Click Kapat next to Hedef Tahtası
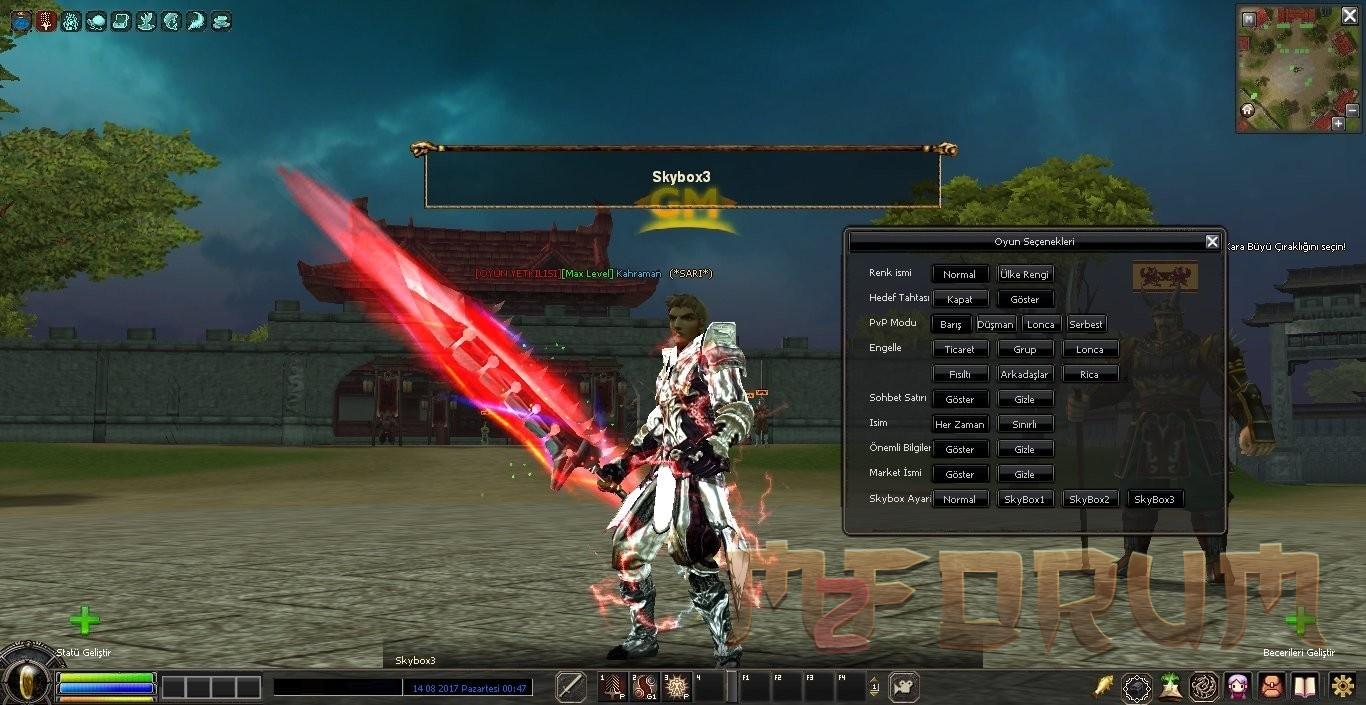 click(960, 299)
